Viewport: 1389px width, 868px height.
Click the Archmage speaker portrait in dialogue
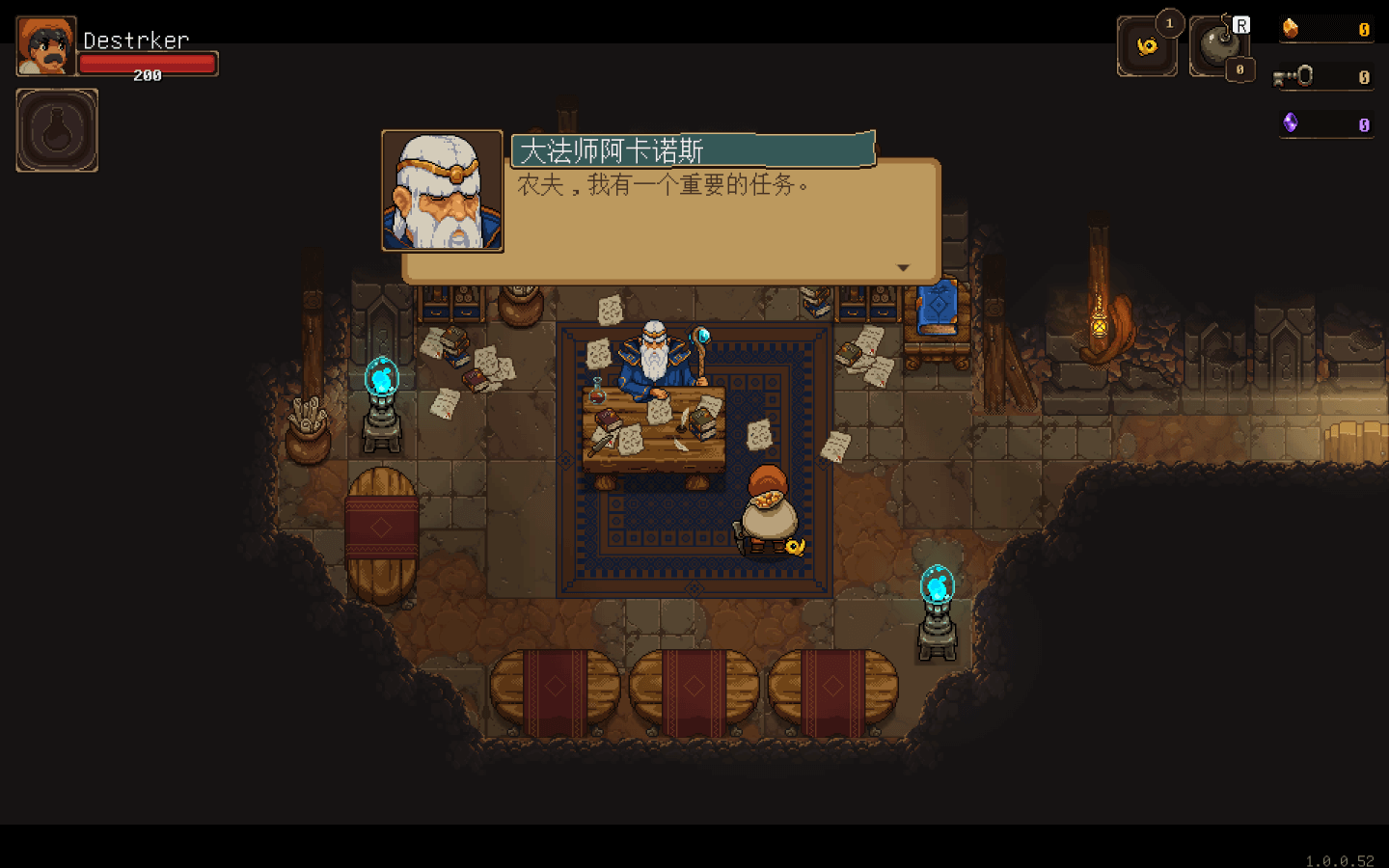(x=443, y=191)
